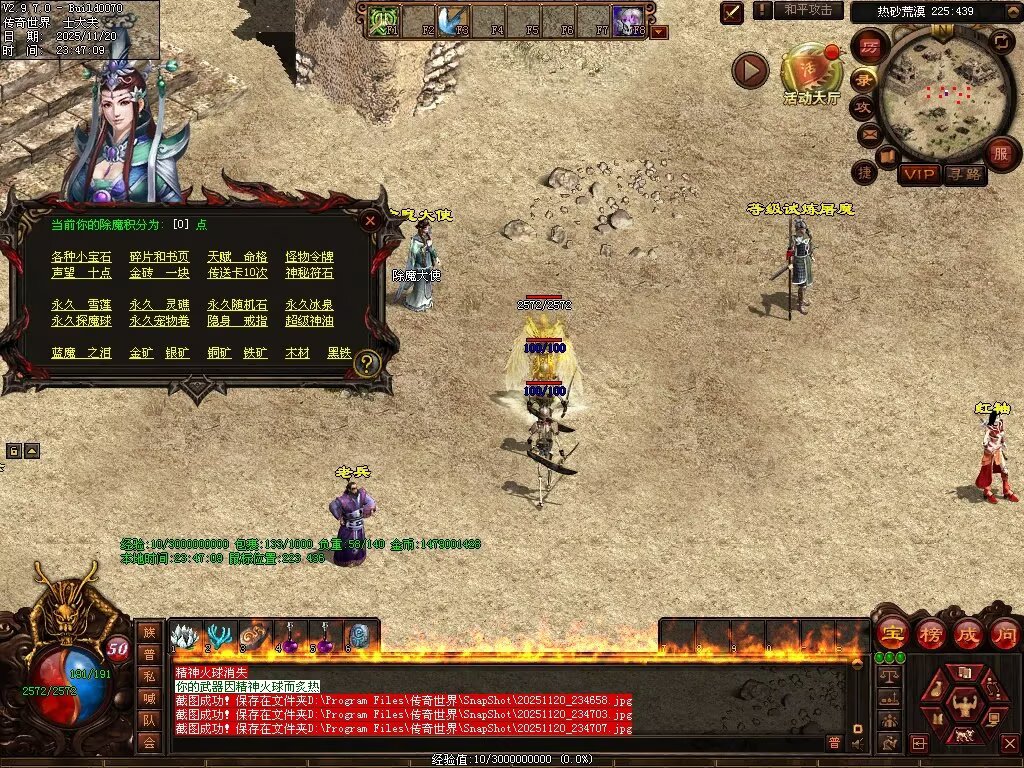Open the 宝 treasure button
Image resolution: width=1024 pixels, height=768 pixels.
[x=891, y=633]
